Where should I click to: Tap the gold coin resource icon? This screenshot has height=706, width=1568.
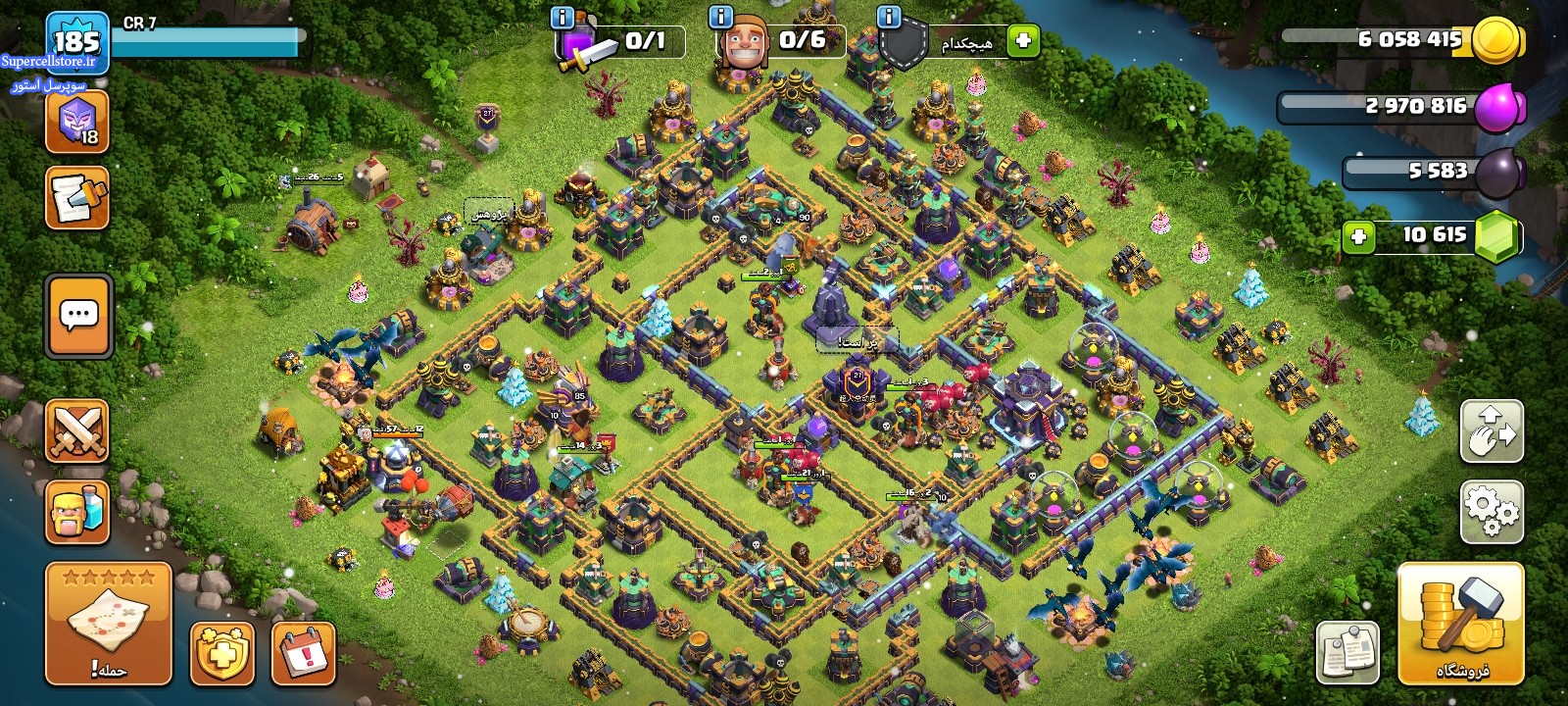tap(1496, 40)
